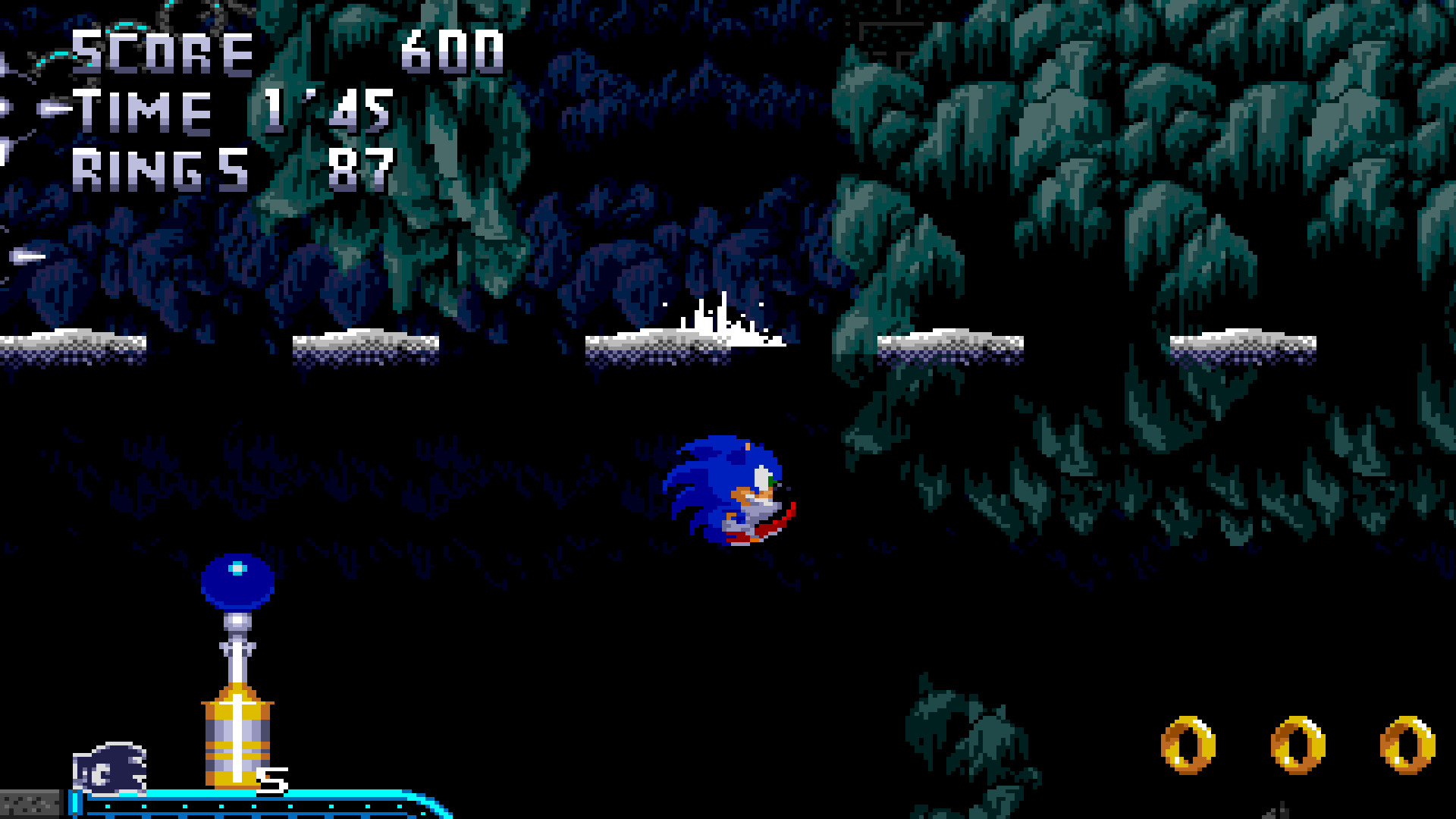Click the number 5 beside the checkpoint
This screenshot has height=819, width=1456.
click(271, 780)
